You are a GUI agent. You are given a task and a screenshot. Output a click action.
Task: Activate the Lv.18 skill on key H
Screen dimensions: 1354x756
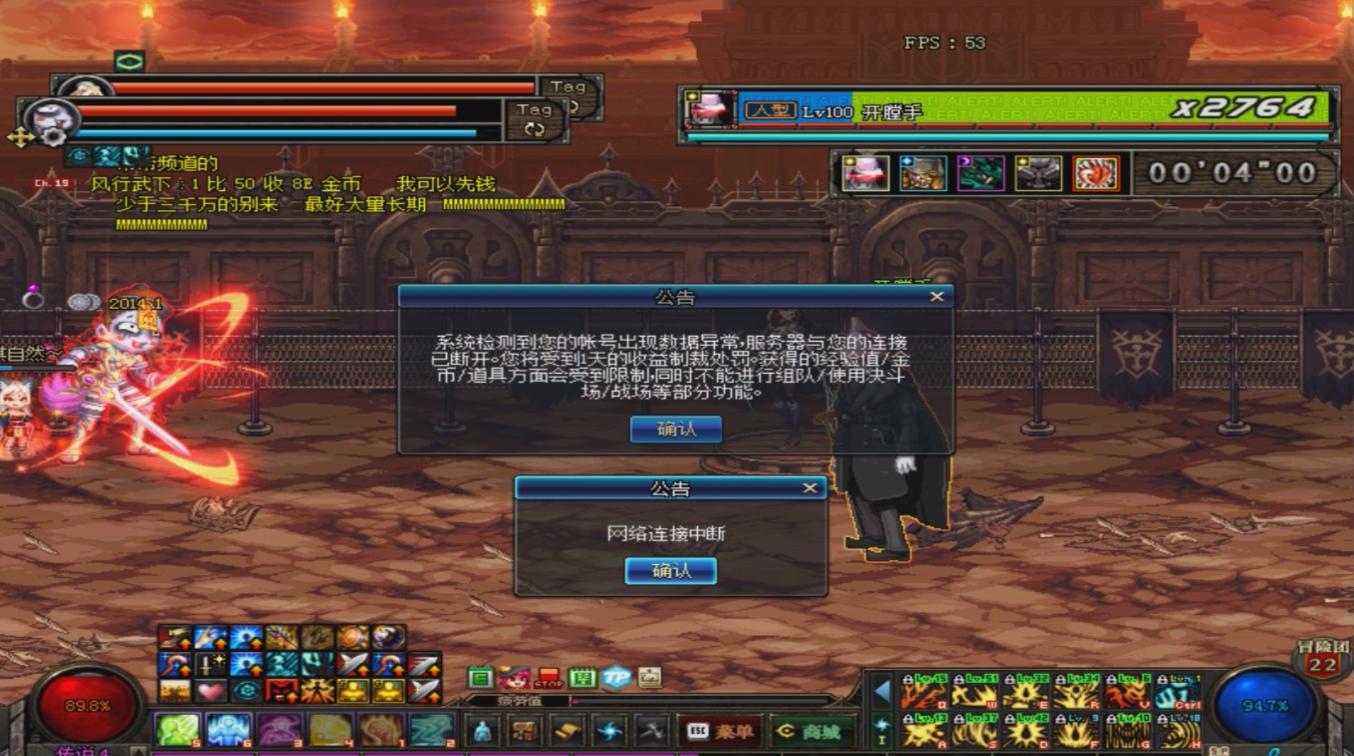1178,733
